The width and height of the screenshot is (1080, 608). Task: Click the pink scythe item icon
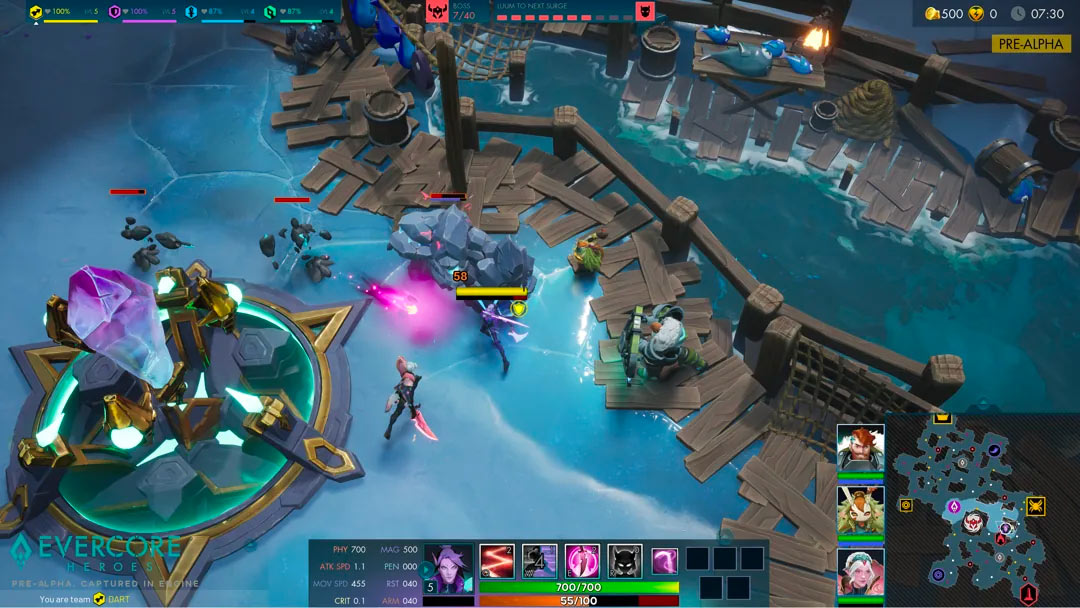[665, 561]
